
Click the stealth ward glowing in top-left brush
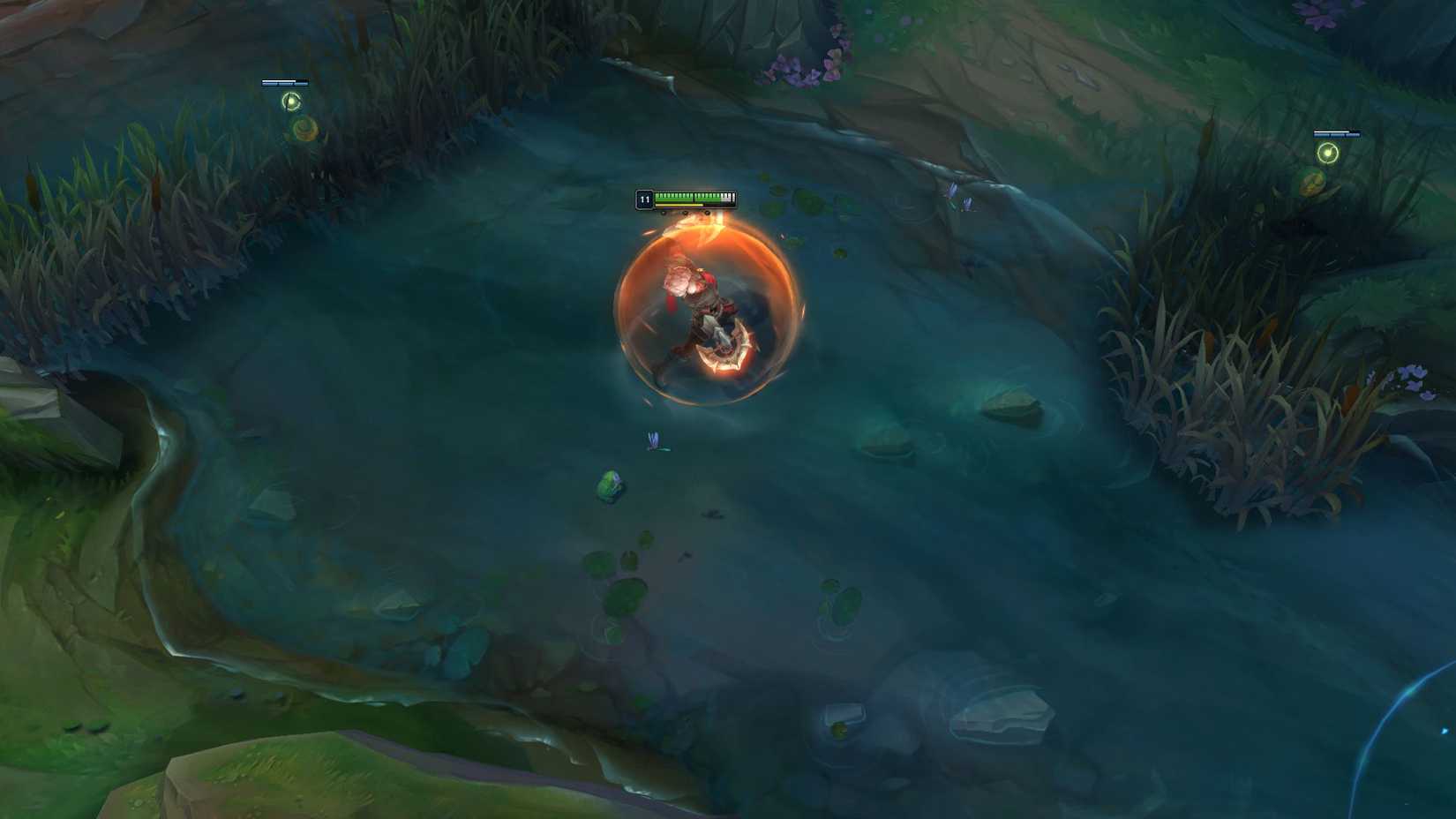[x=291, y=102]
